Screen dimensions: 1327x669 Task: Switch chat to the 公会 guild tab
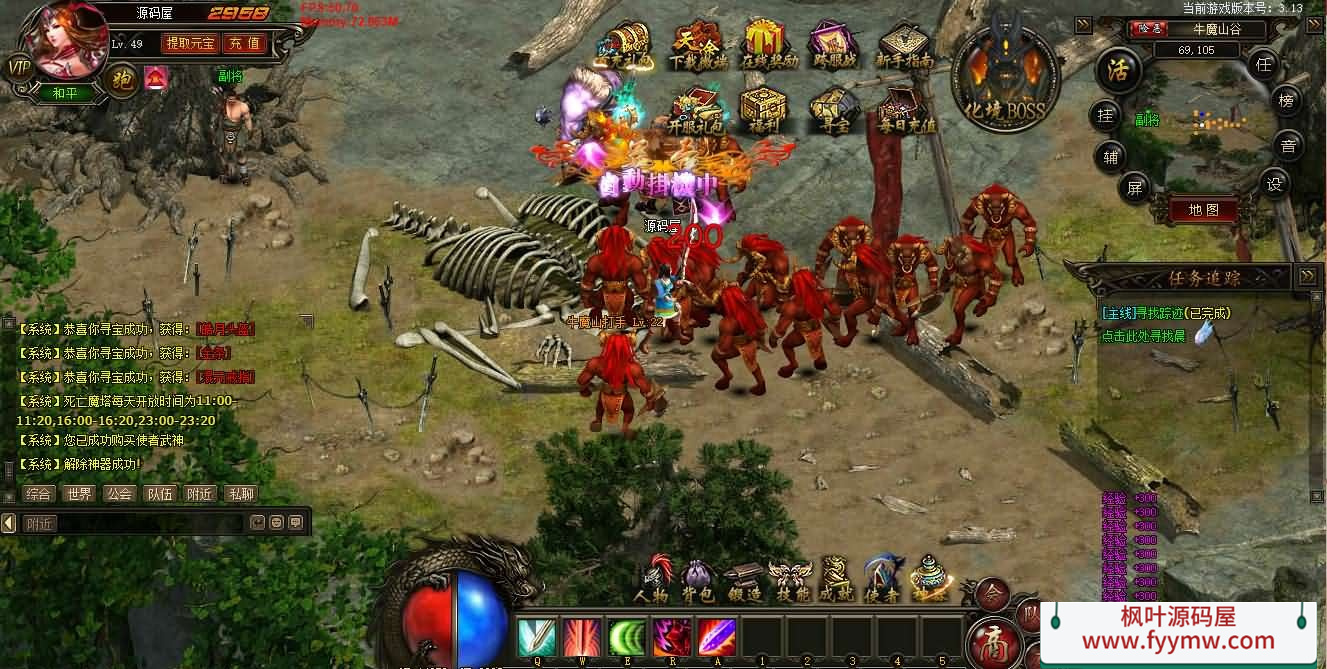coord(119,493)
